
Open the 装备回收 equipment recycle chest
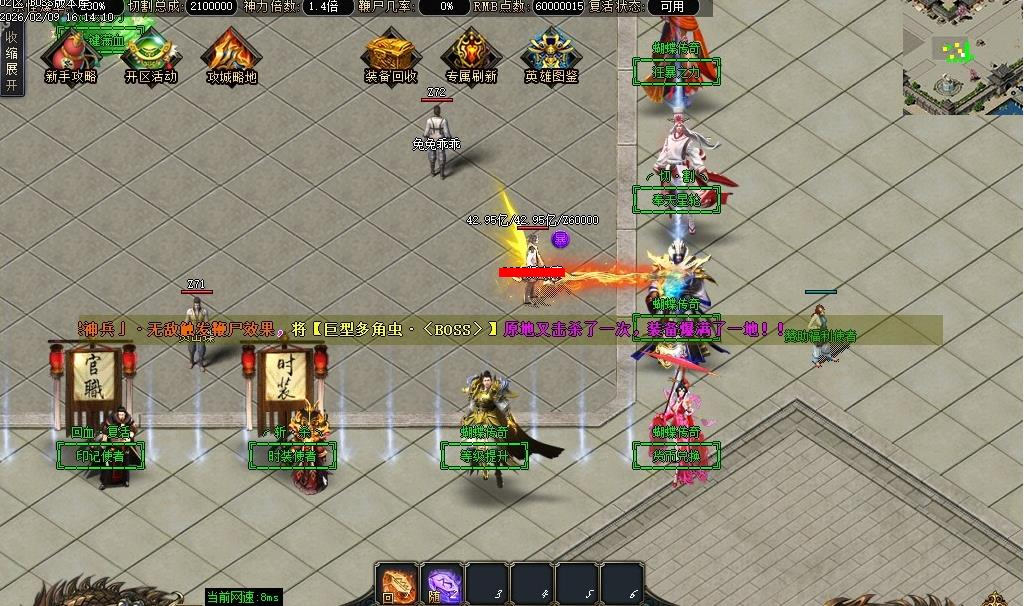click(391, 56)
